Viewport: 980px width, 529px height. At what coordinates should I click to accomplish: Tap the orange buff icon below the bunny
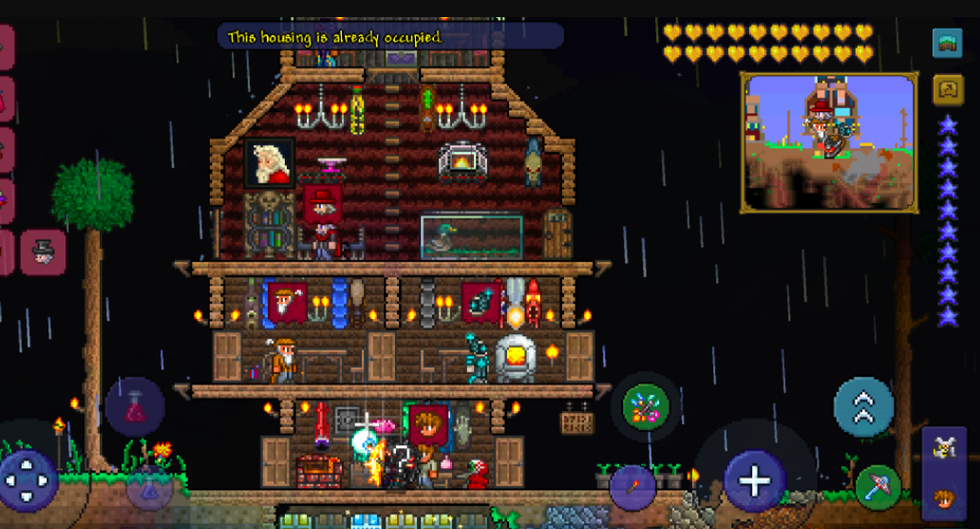pos(943,497)
